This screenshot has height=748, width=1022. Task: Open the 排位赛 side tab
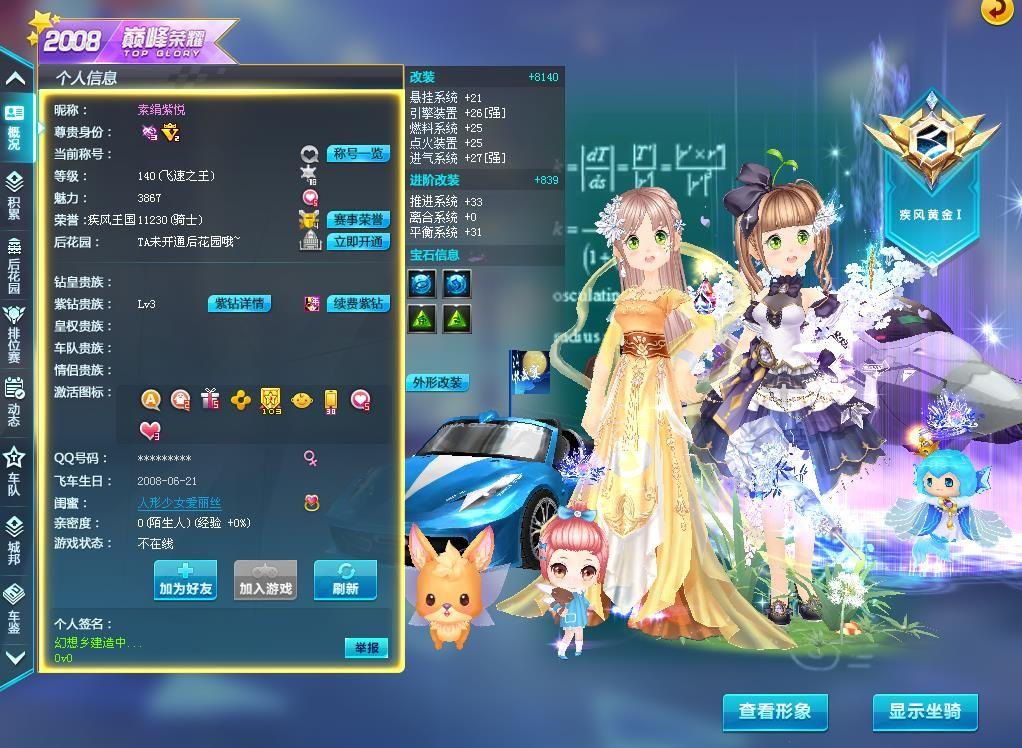point(15,332)
